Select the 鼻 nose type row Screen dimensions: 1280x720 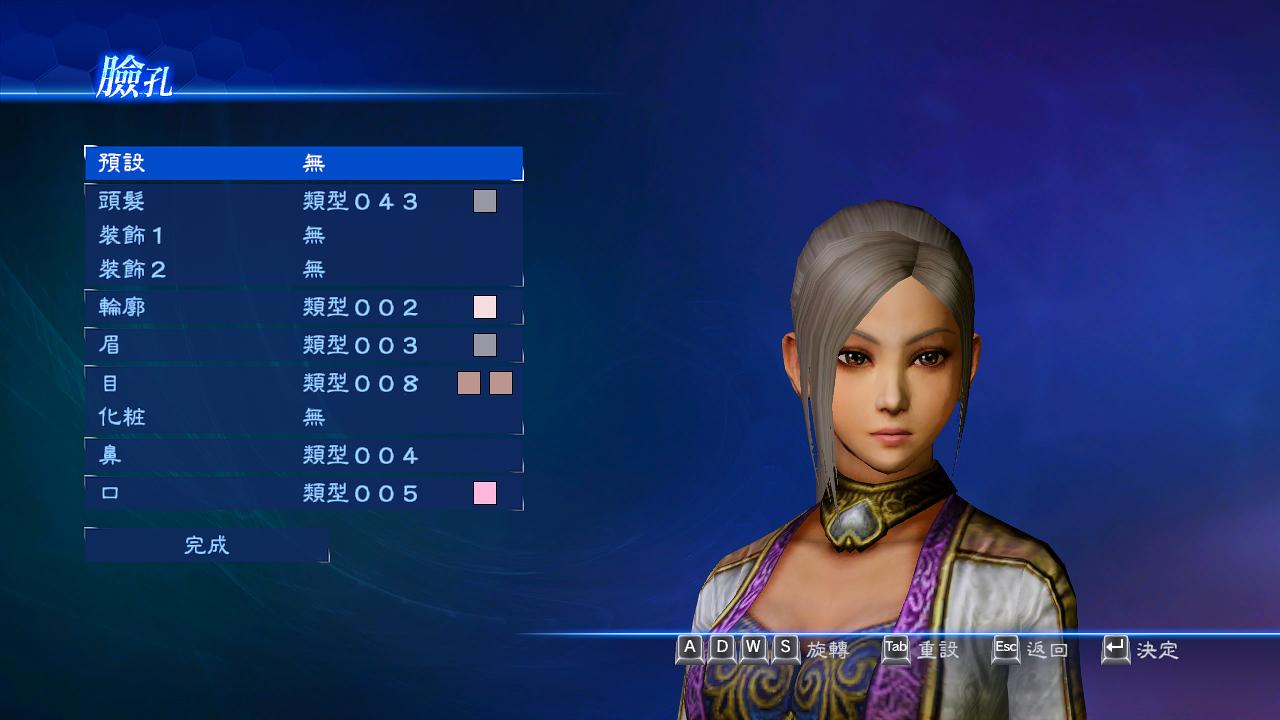303,455
